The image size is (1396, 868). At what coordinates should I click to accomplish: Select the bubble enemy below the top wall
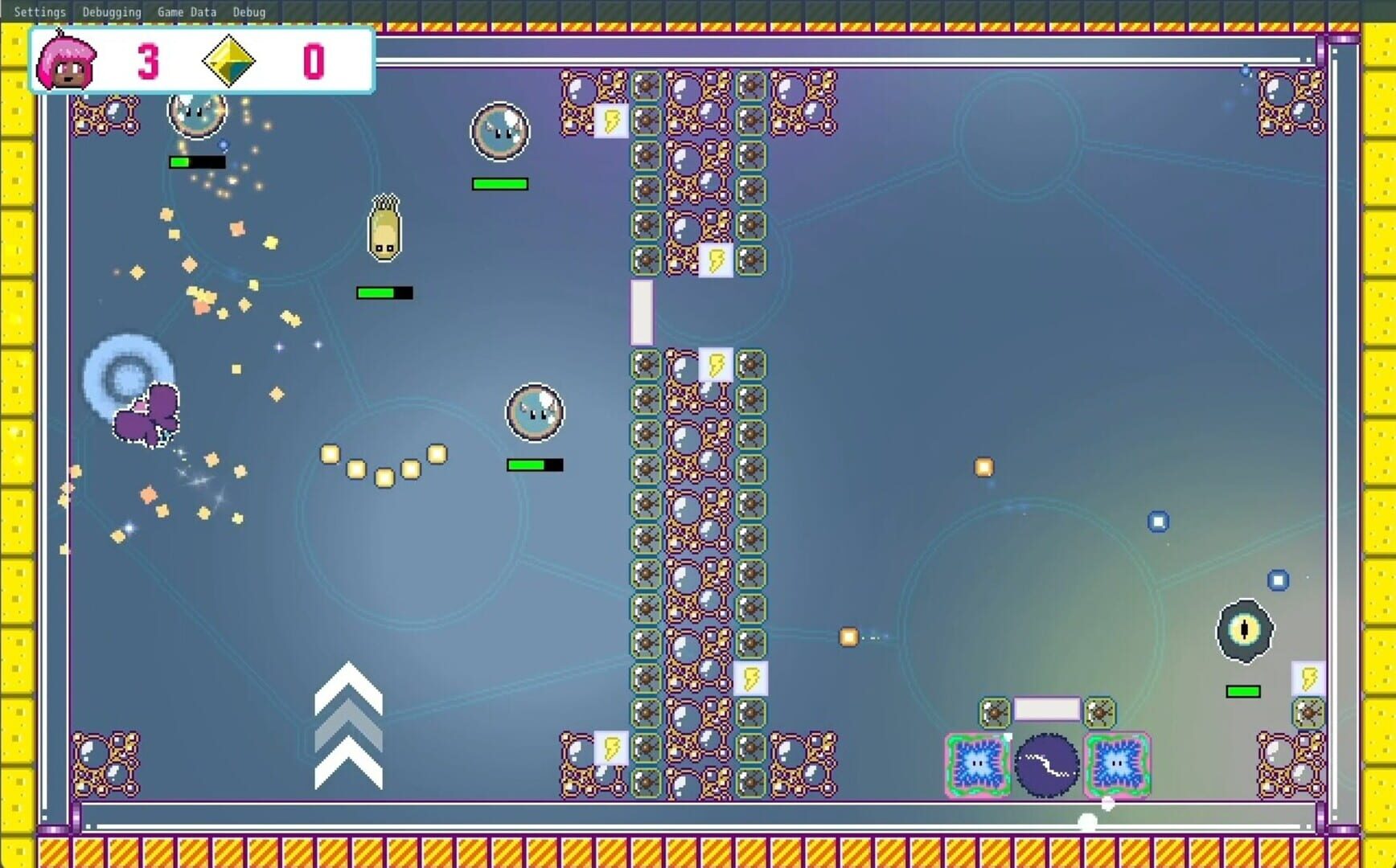pos(499,133)
